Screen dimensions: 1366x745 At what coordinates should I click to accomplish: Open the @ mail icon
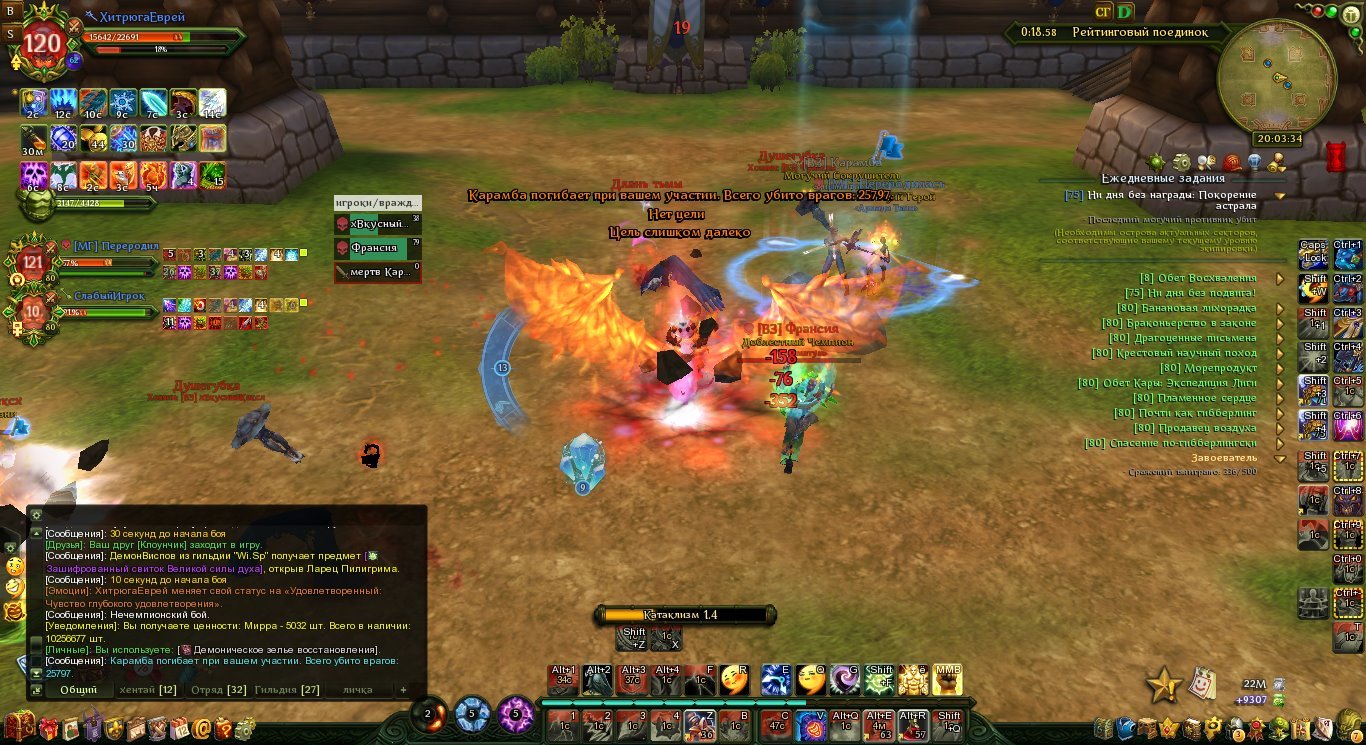point(202,729)
